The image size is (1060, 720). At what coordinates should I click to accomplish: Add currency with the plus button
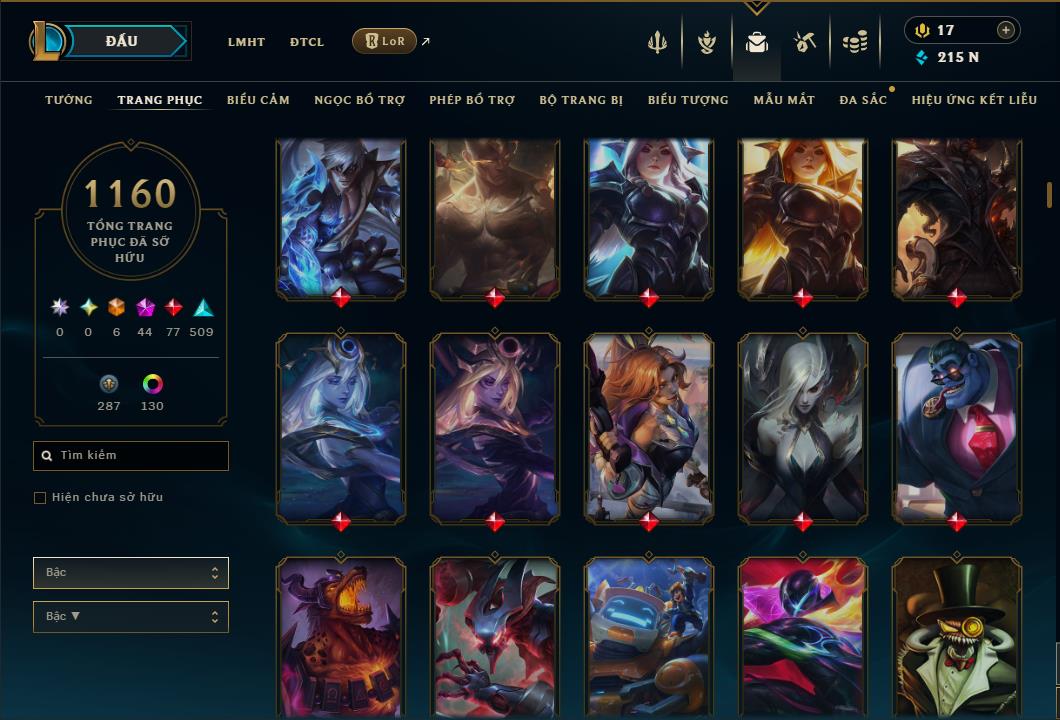[x=1005, y=30]
